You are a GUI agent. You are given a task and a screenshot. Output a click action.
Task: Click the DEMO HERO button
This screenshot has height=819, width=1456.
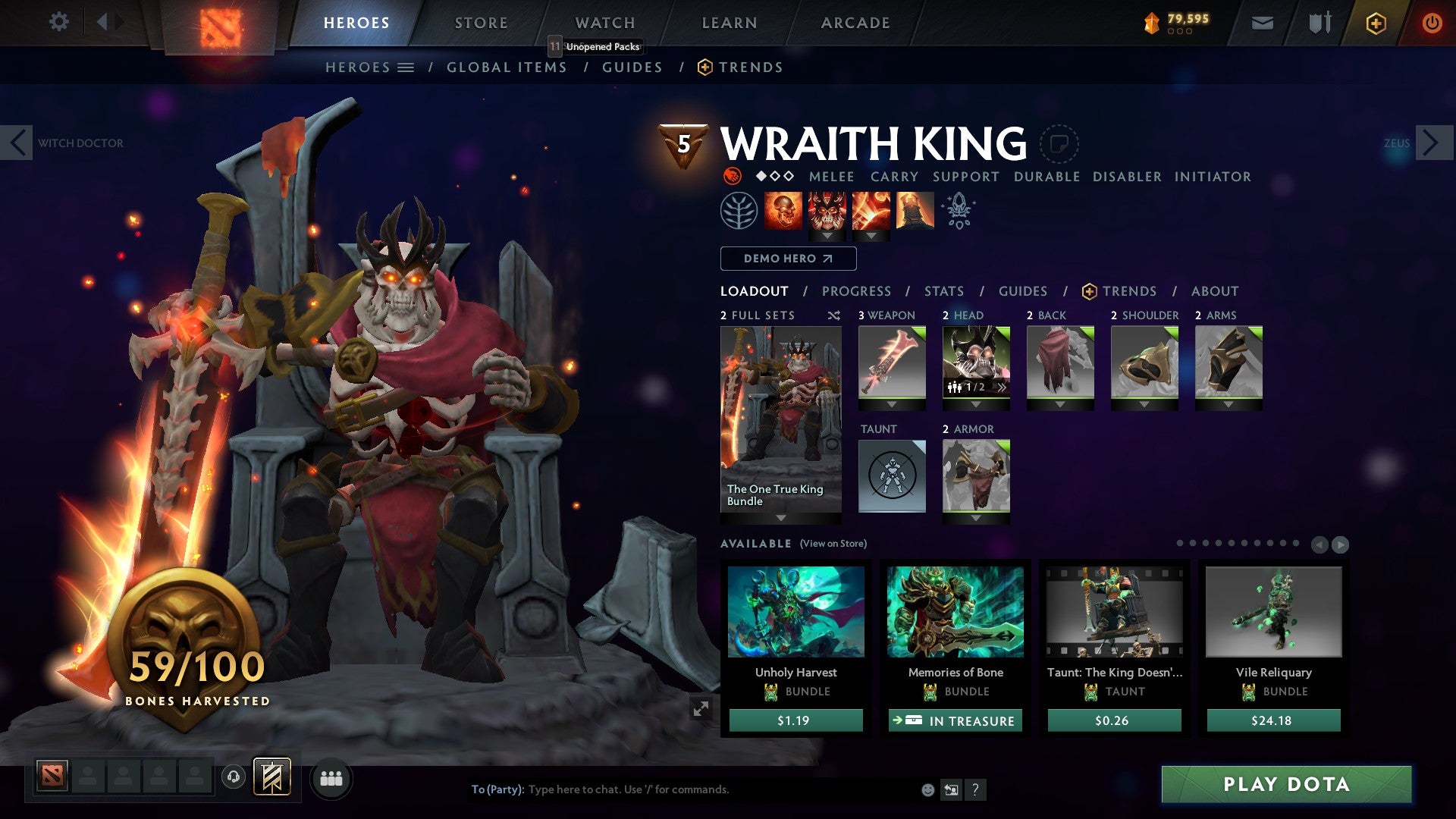point(787,259)
